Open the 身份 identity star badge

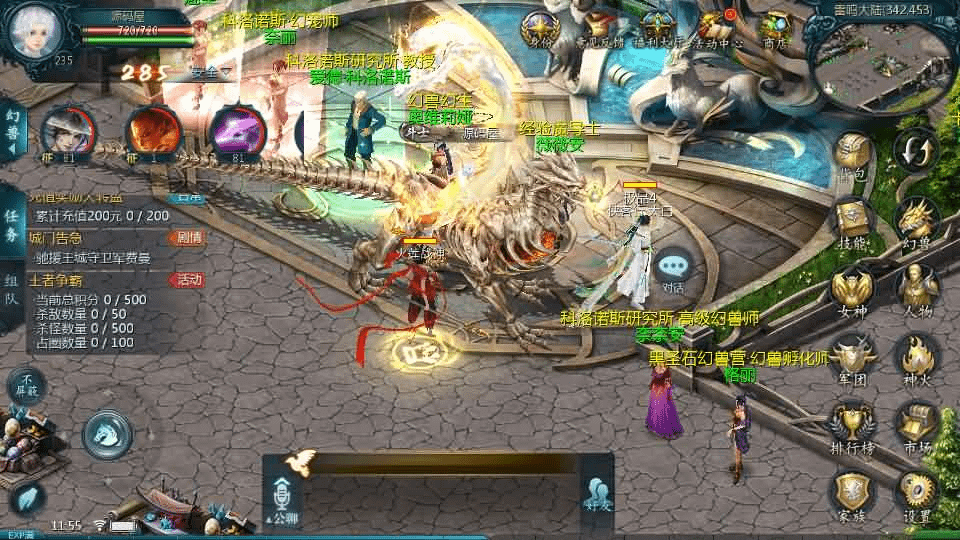(541, 28)
